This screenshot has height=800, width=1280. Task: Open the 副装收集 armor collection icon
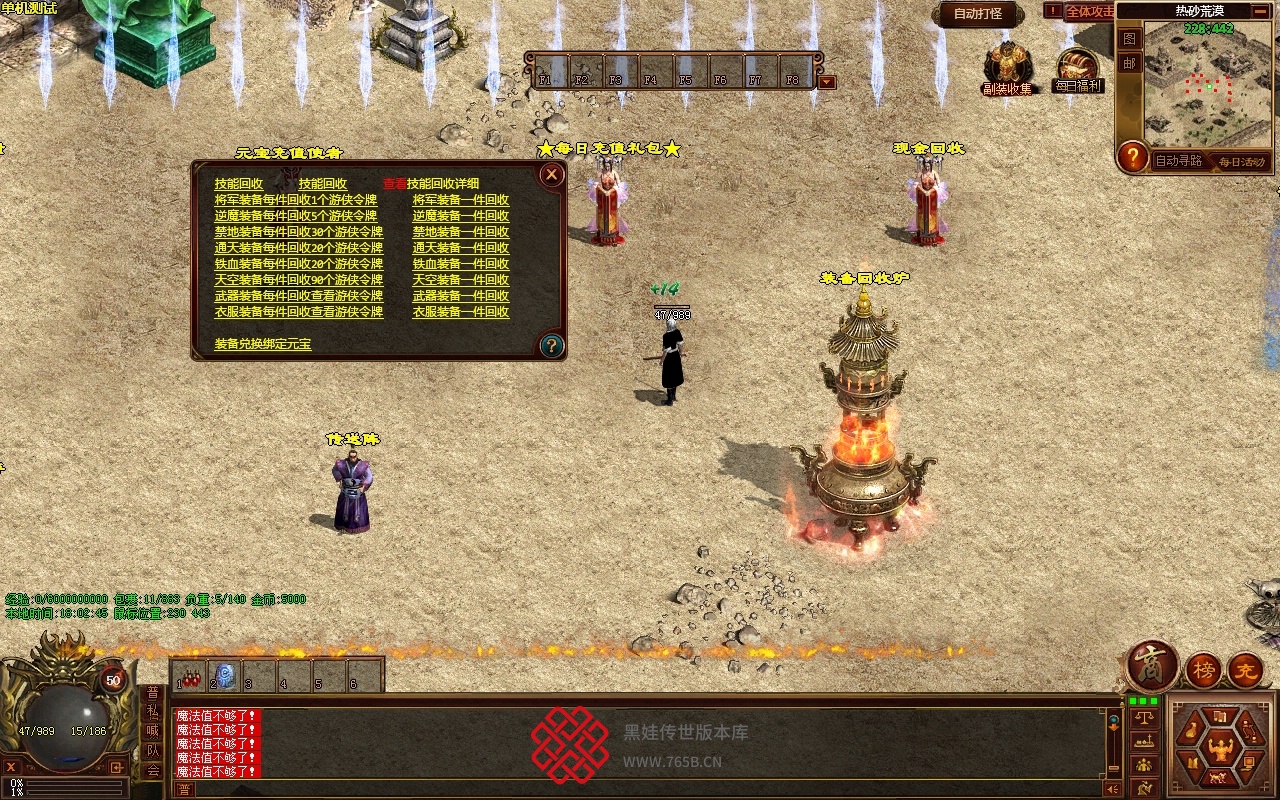tap(1006, 66)
